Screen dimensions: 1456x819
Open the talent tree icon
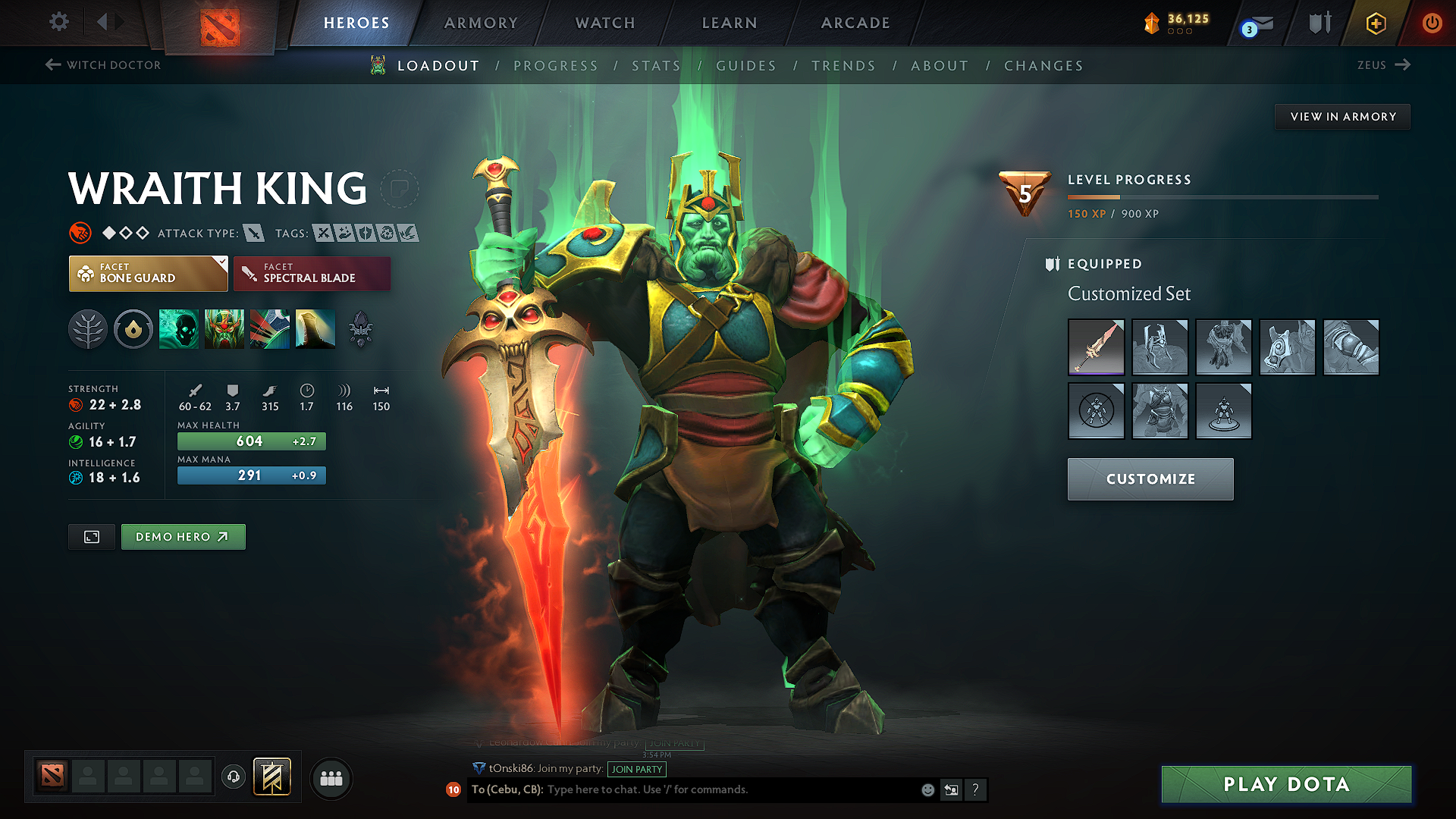pos(87,329)
